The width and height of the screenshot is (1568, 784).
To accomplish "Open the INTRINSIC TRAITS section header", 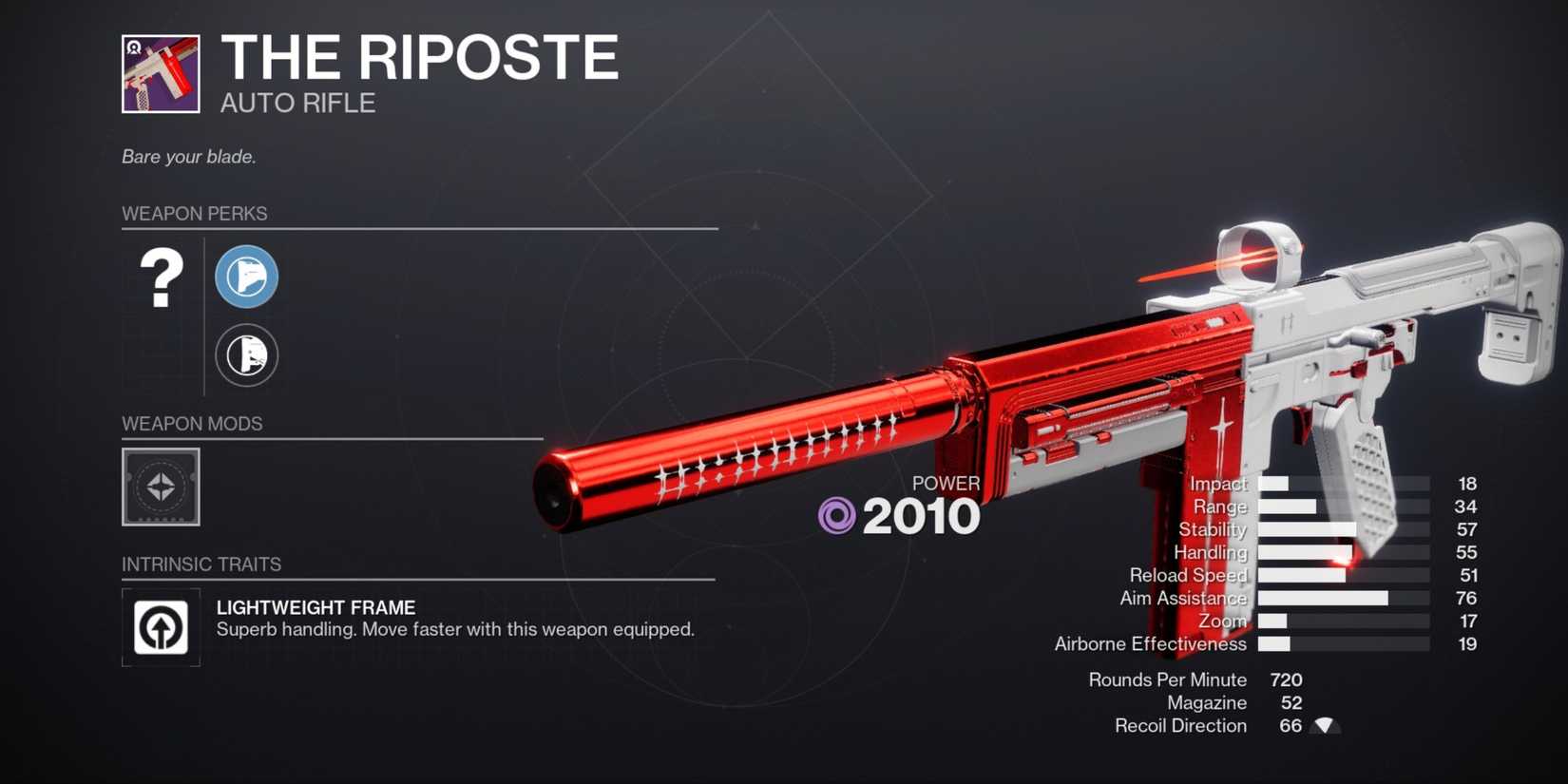I will pyautogui.click(x=202, y=564).
